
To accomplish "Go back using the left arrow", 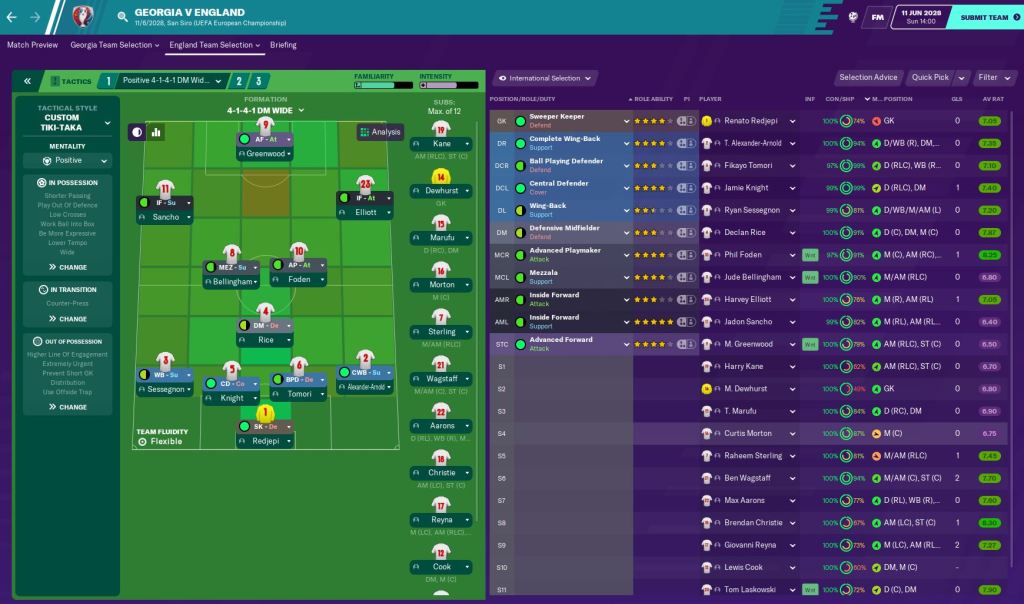I will [x=11, y=17].
